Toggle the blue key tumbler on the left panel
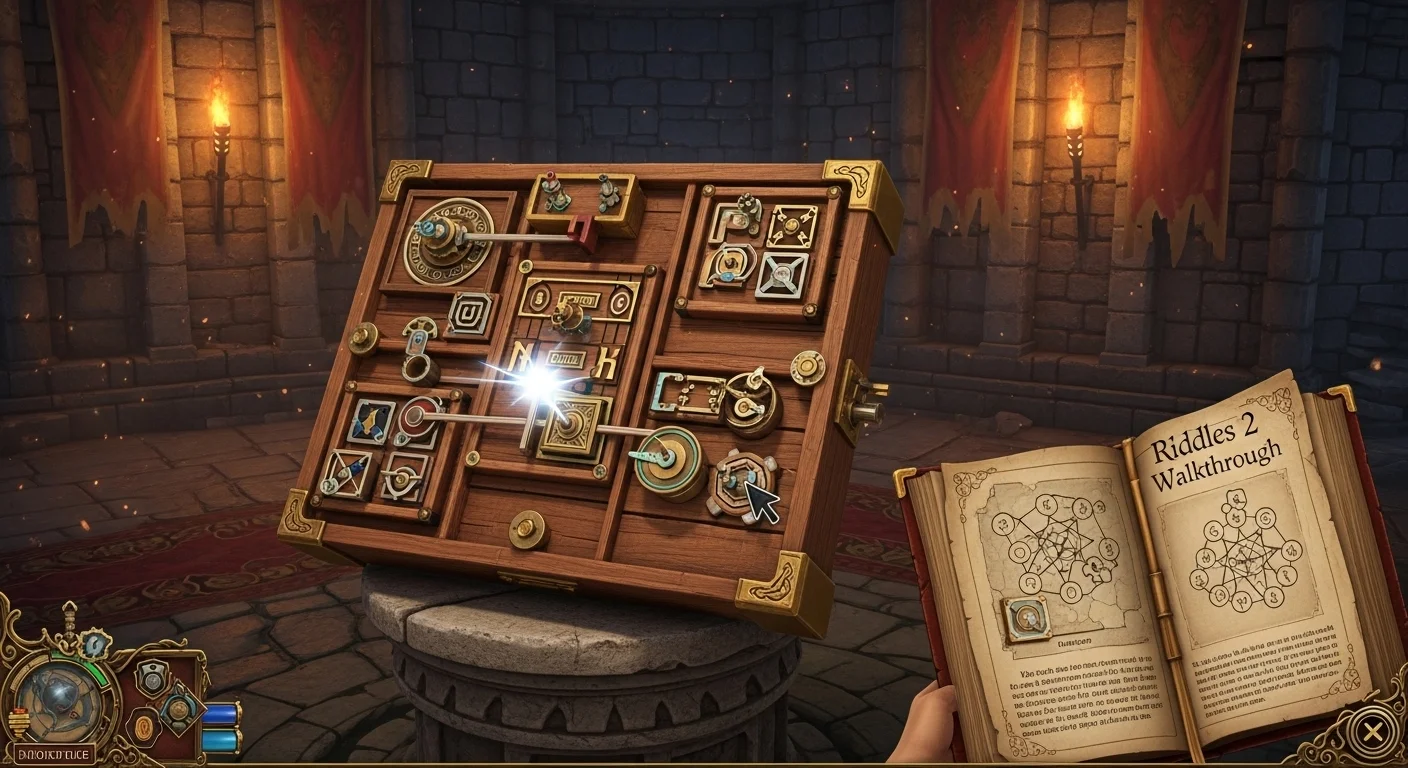The height and width of the screenshot is (768, 1408). (x=419, y=338)
